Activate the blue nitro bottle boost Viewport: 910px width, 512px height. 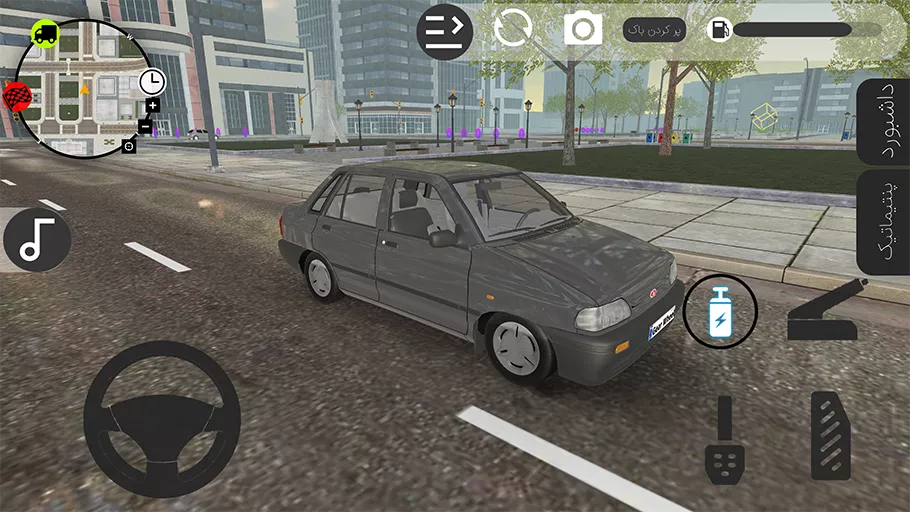point(720,311)
